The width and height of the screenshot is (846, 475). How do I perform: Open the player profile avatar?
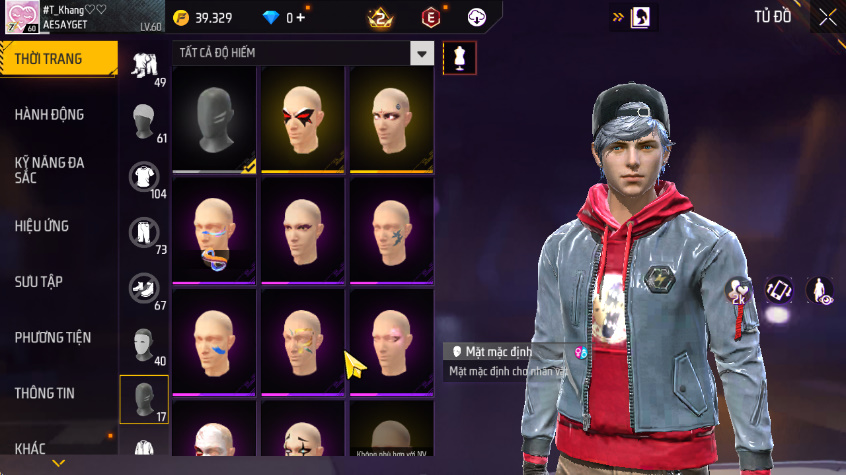pyautogui.click(x=22, y=16)
